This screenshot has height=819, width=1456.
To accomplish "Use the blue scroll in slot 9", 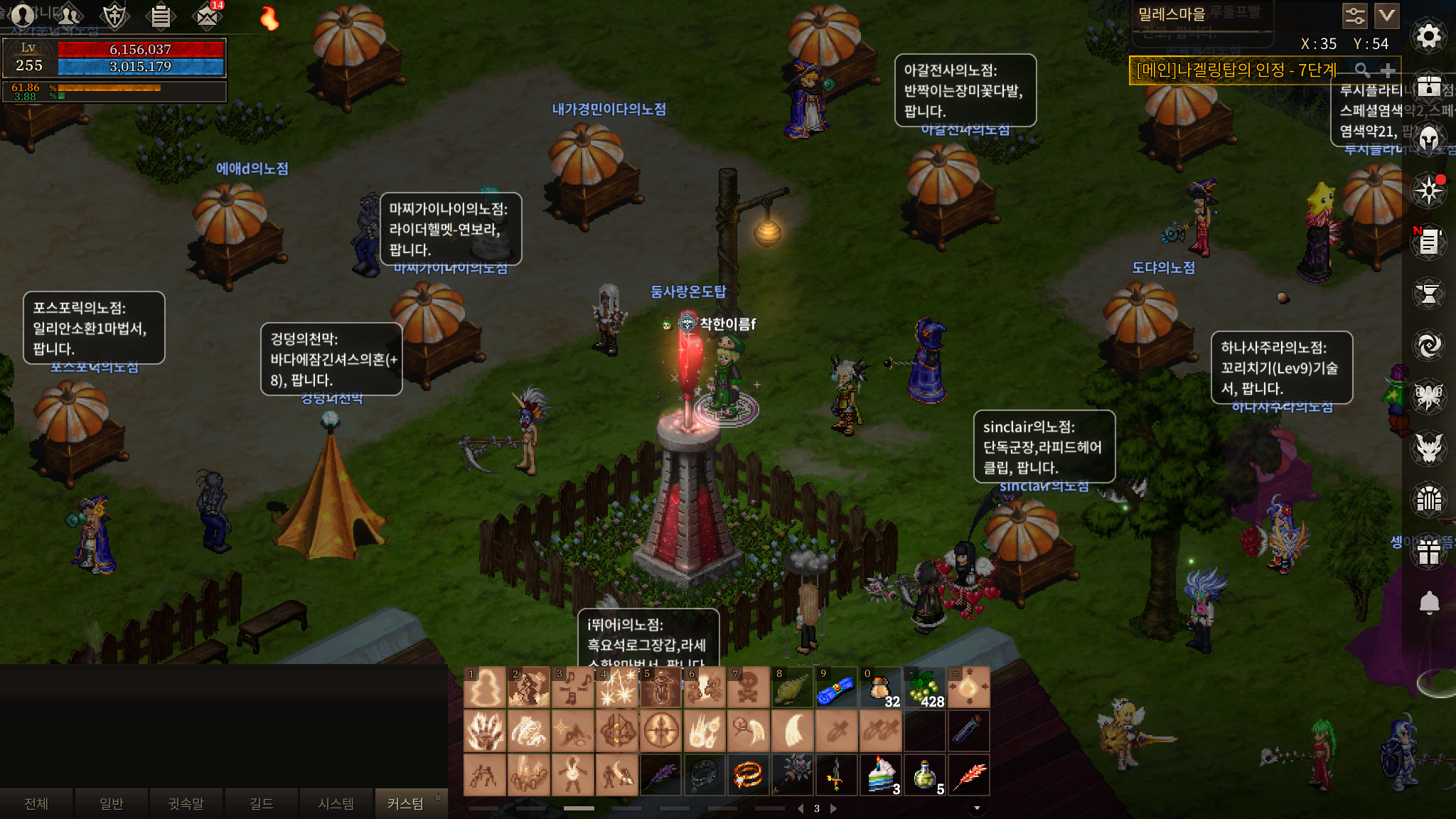I will (835, 688).
